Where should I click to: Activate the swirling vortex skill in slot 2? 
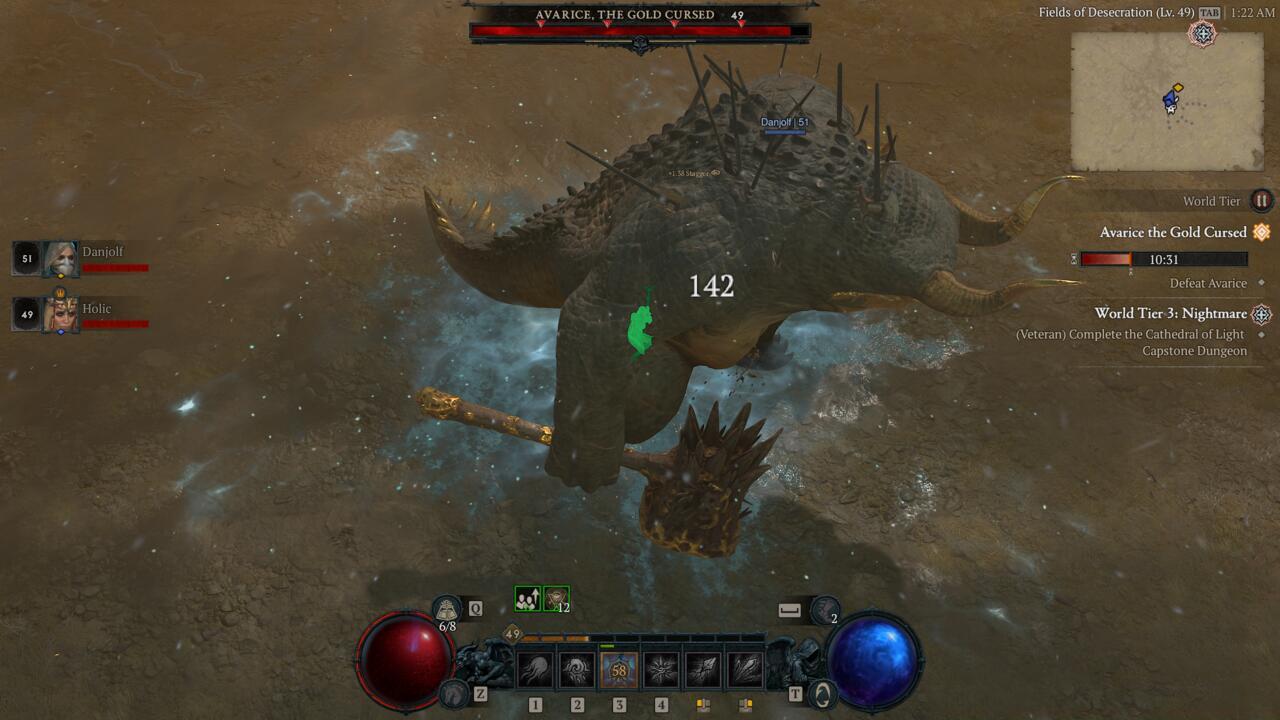[x=577, y=669]
